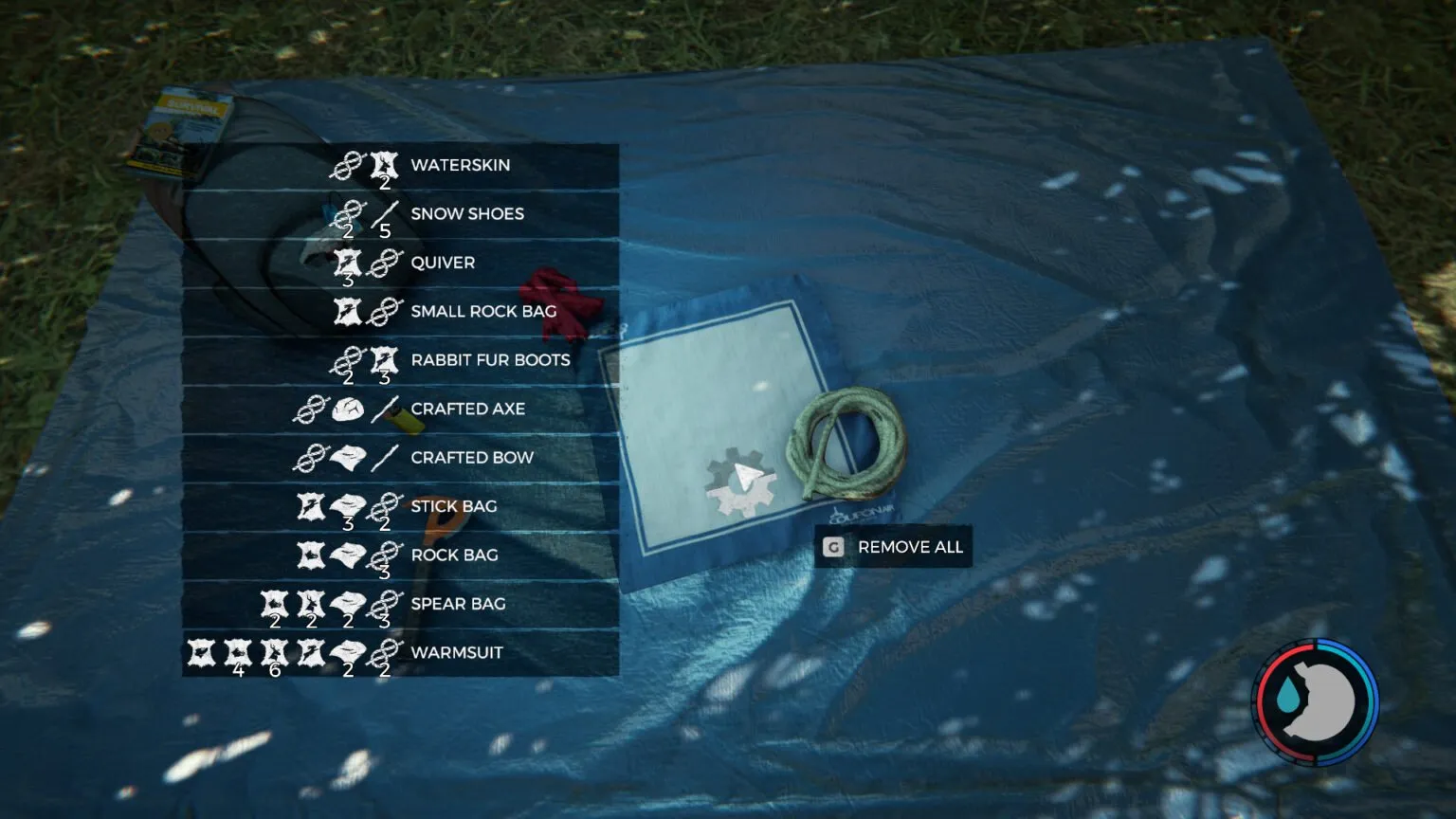Pick the Quiver crafting recipe

[x=442, y=264]
